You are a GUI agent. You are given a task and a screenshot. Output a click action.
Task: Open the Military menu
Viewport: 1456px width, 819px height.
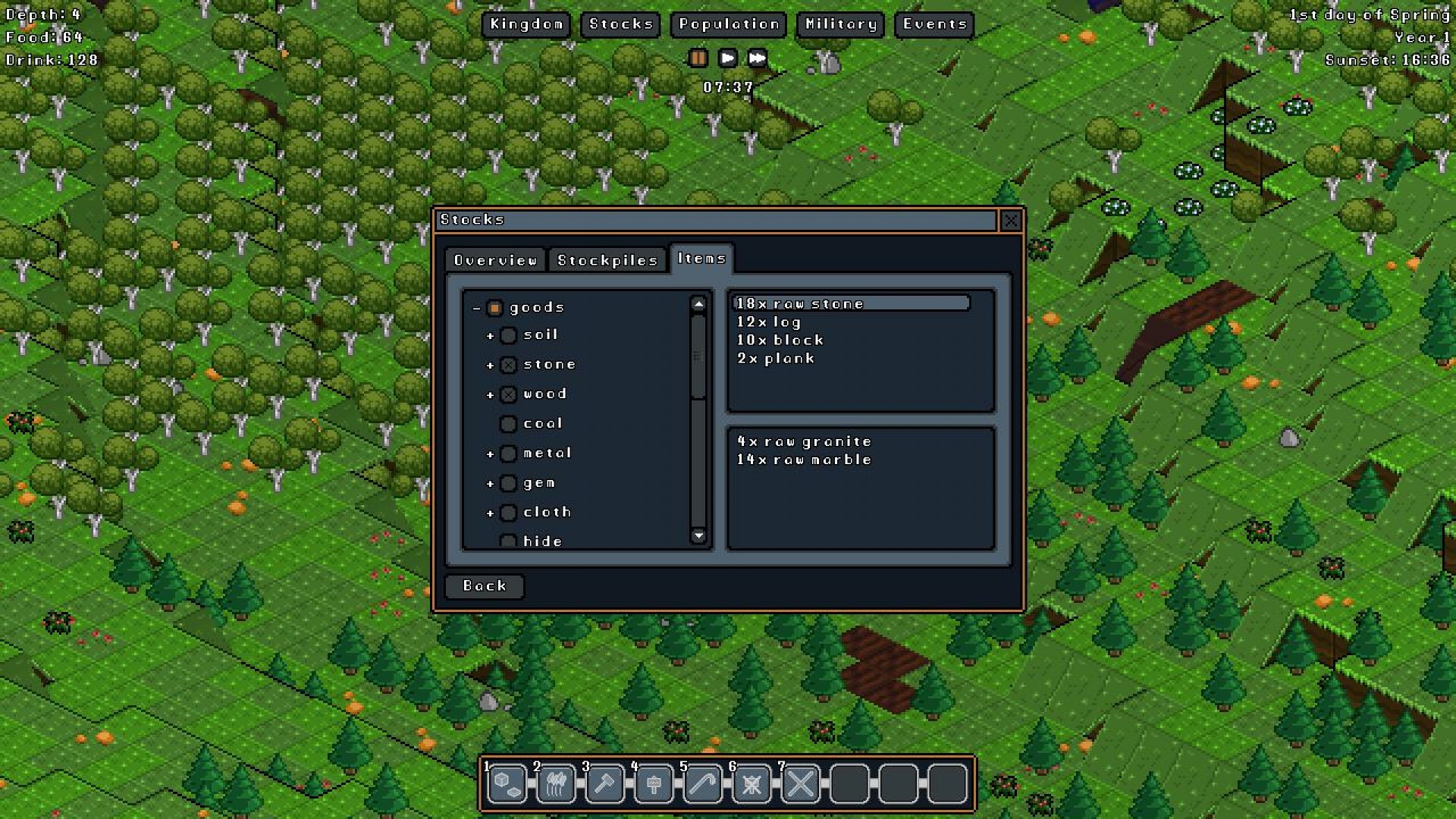click(x=839, y=24)
